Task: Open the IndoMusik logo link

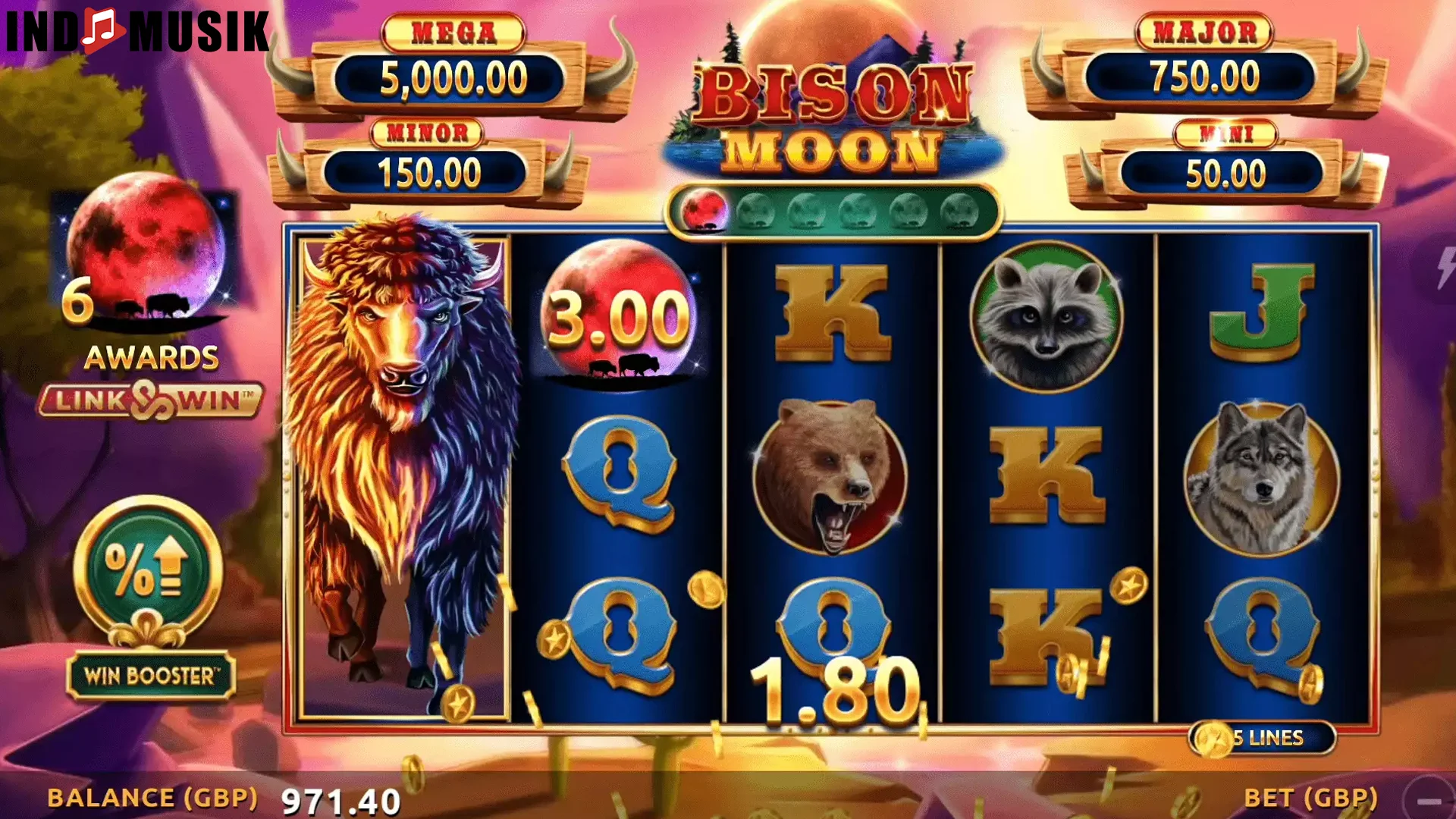Action: 136,32
